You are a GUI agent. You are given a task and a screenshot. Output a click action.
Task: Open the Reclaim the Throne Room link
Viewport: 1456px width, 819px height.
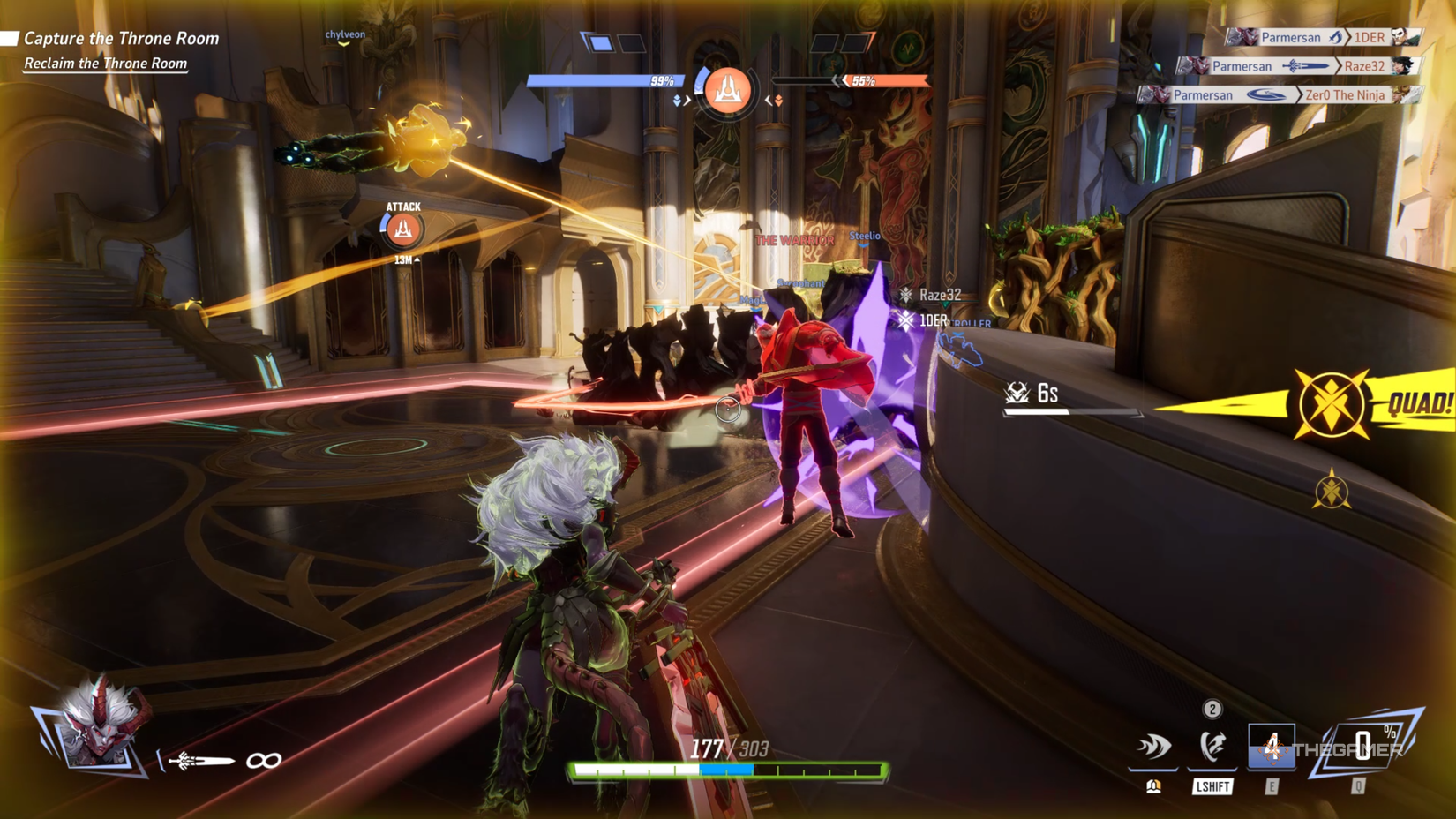pyautogui.click(x=104, y=63)
